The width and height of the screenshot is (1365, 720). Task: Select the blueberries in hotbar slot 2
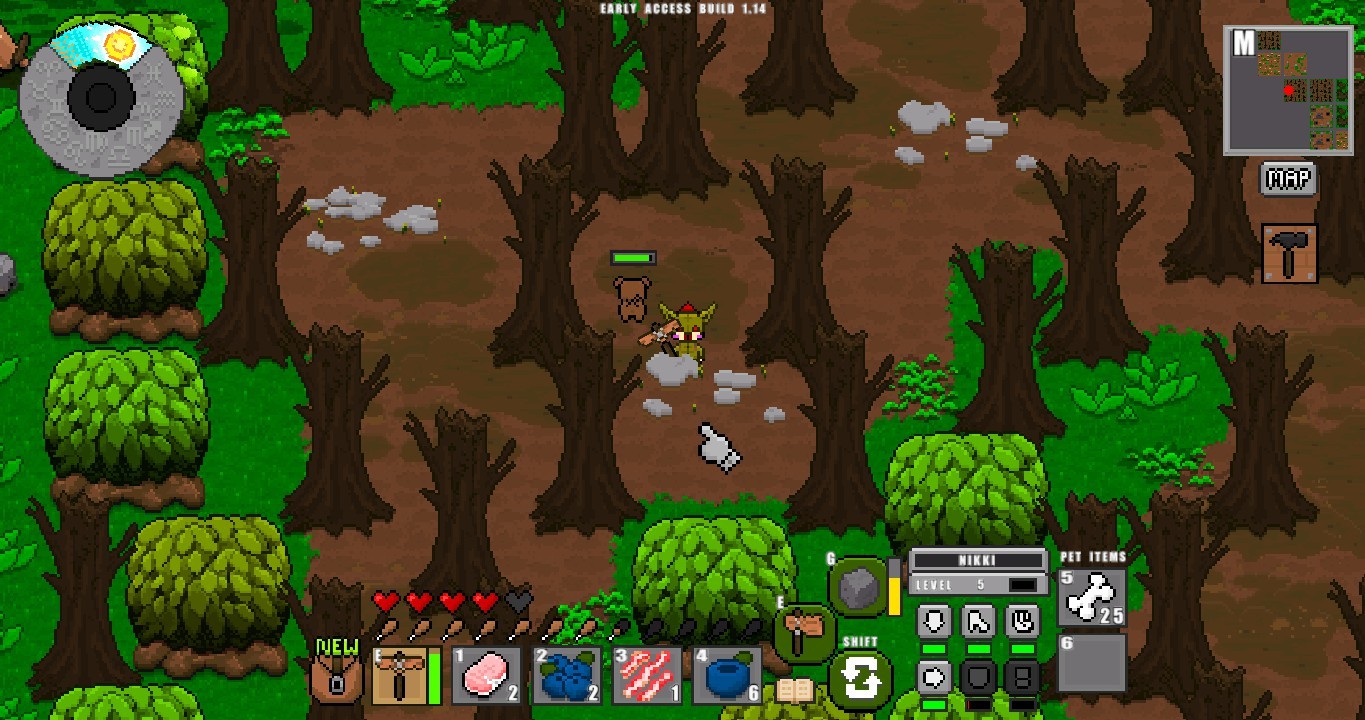click(568, 678)
